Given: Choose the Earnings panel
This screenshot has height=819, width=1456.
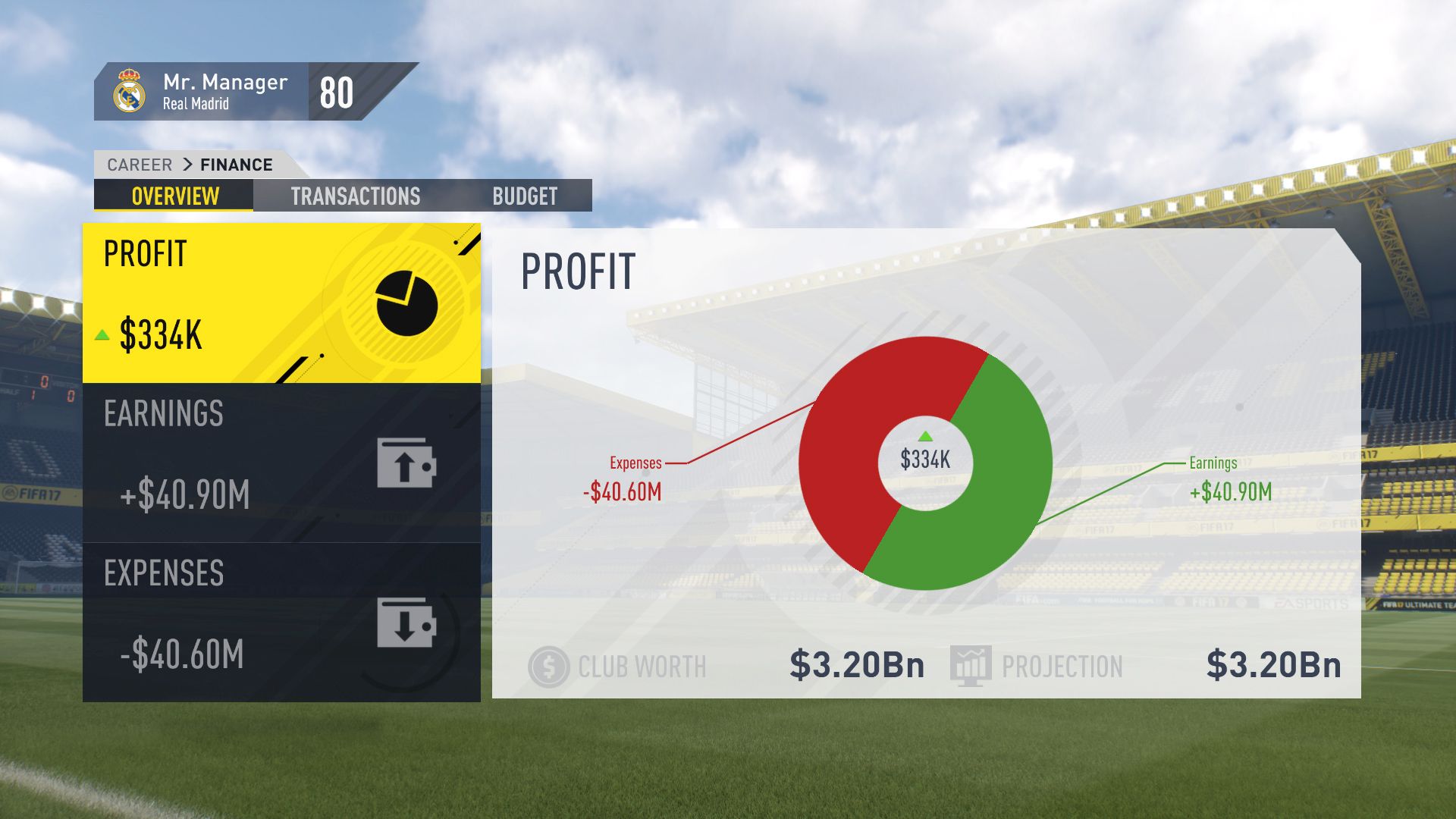Looking at the screenshot, I should [x=281, y=463].
